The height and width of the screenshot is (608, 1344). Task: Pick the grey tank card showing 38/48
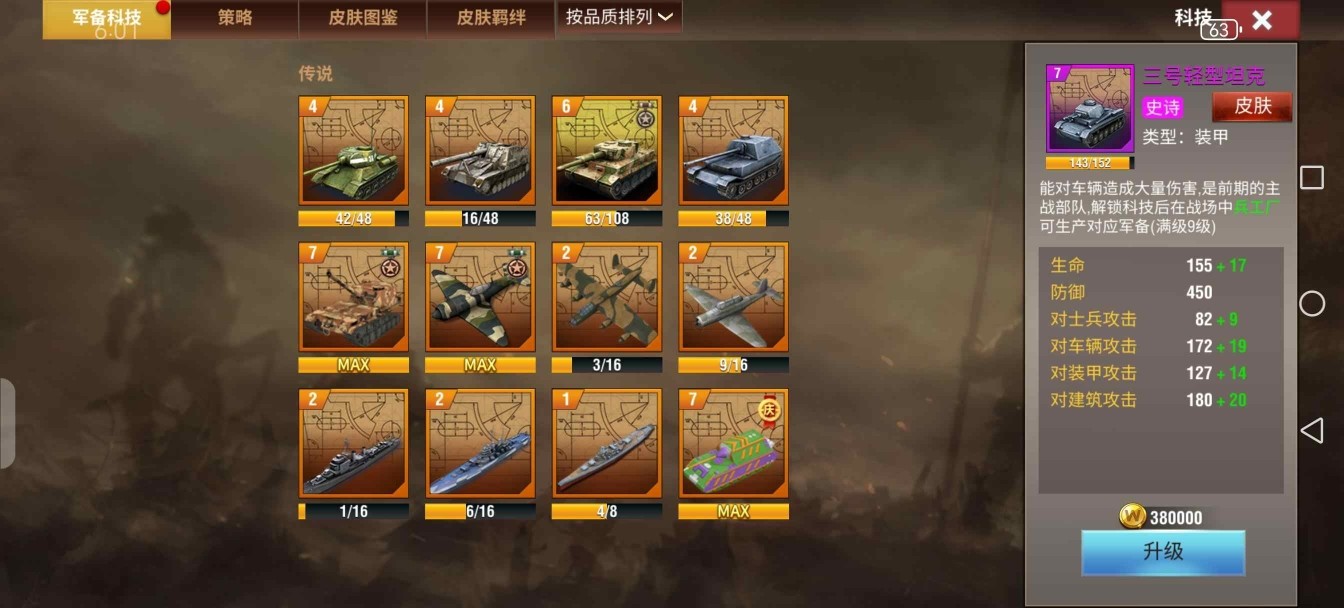point(733,151)
